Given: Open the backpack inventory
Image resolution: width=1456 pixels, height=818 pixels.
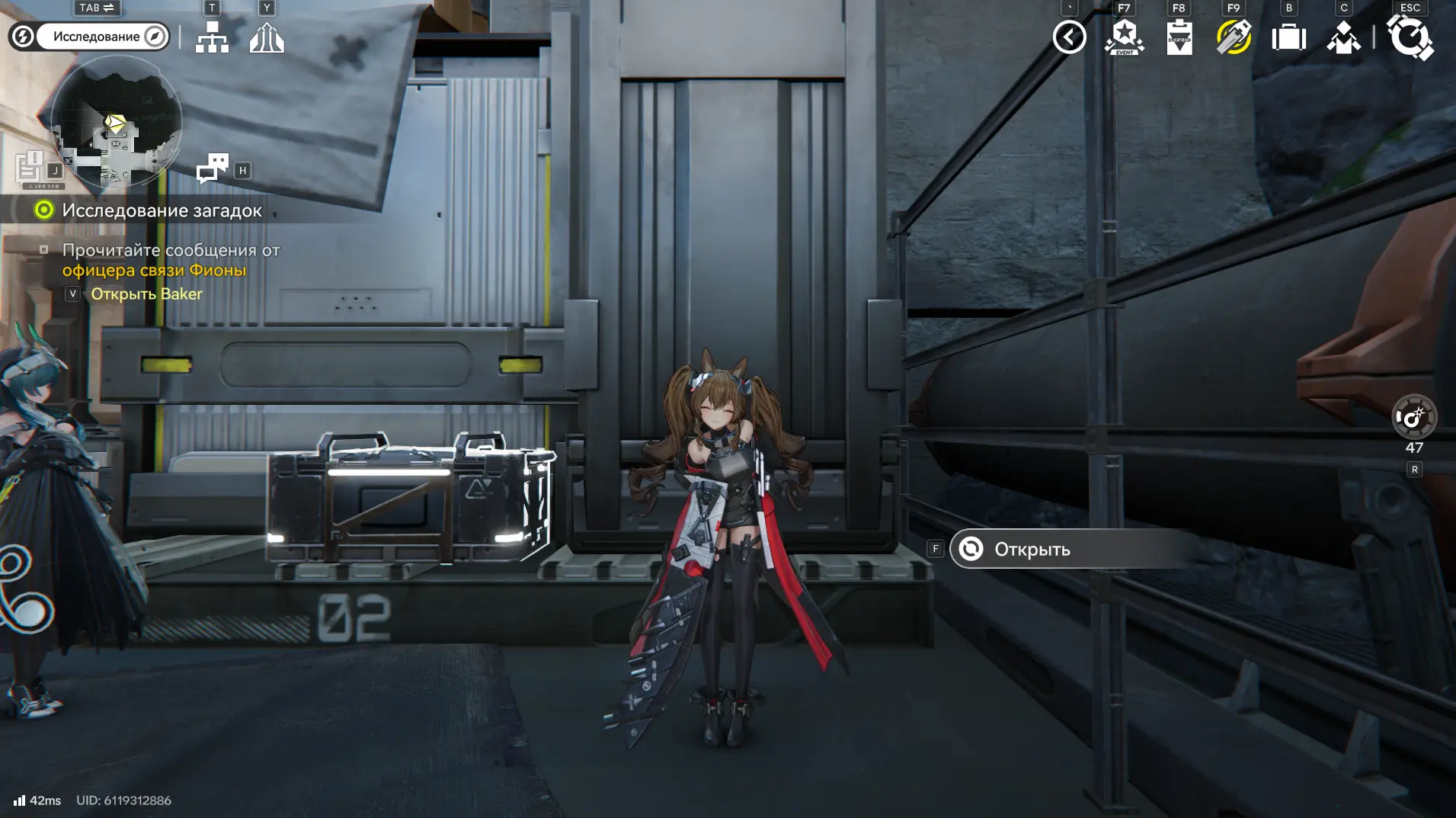Looking at the screenshot, I should pos(1288,37).
